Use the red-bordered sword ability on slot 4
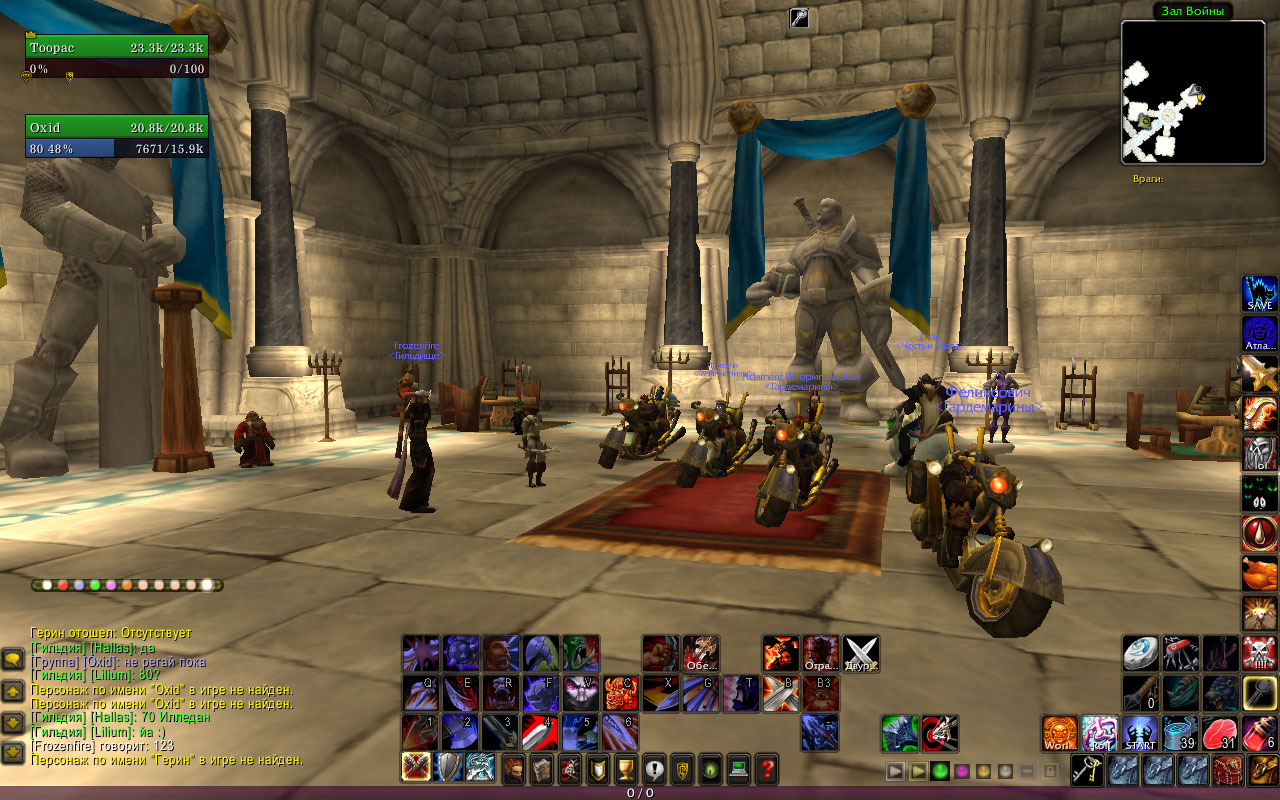This screenshot has width=1280, height=800. (541, 732)
